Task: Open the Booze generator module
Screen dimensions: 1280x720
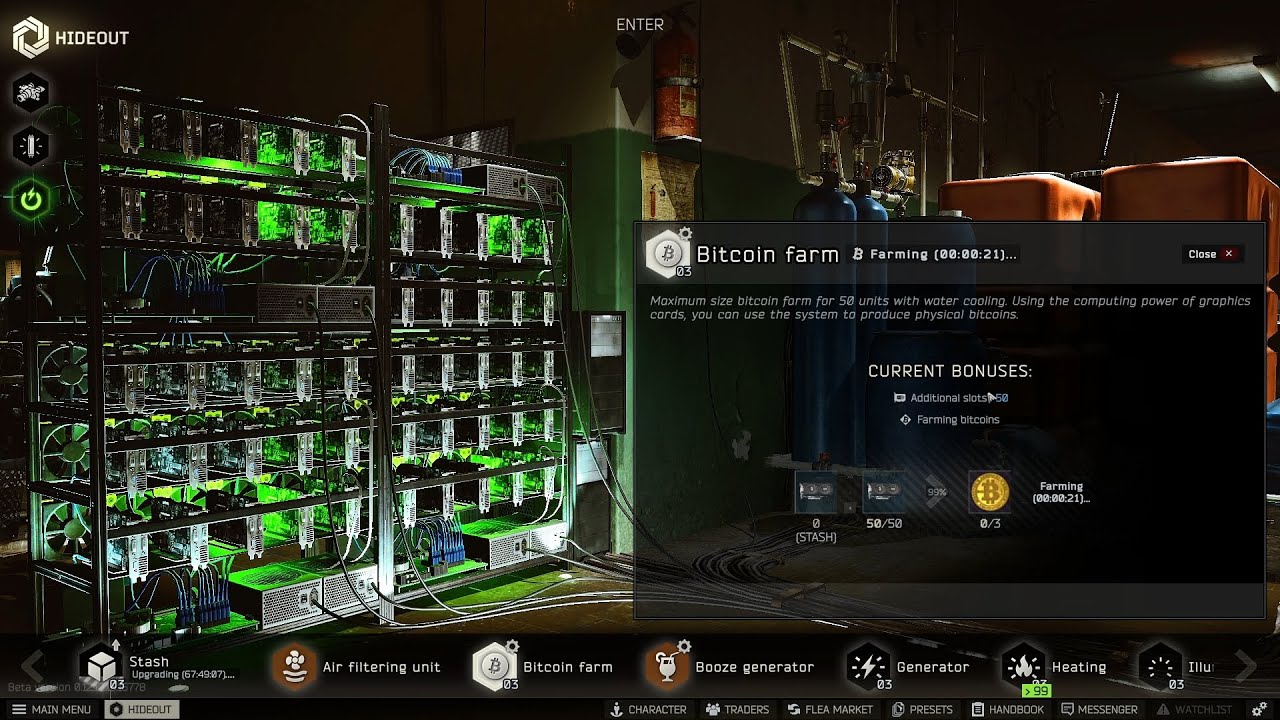Action: pyautogui.click(x=668, y=665)
